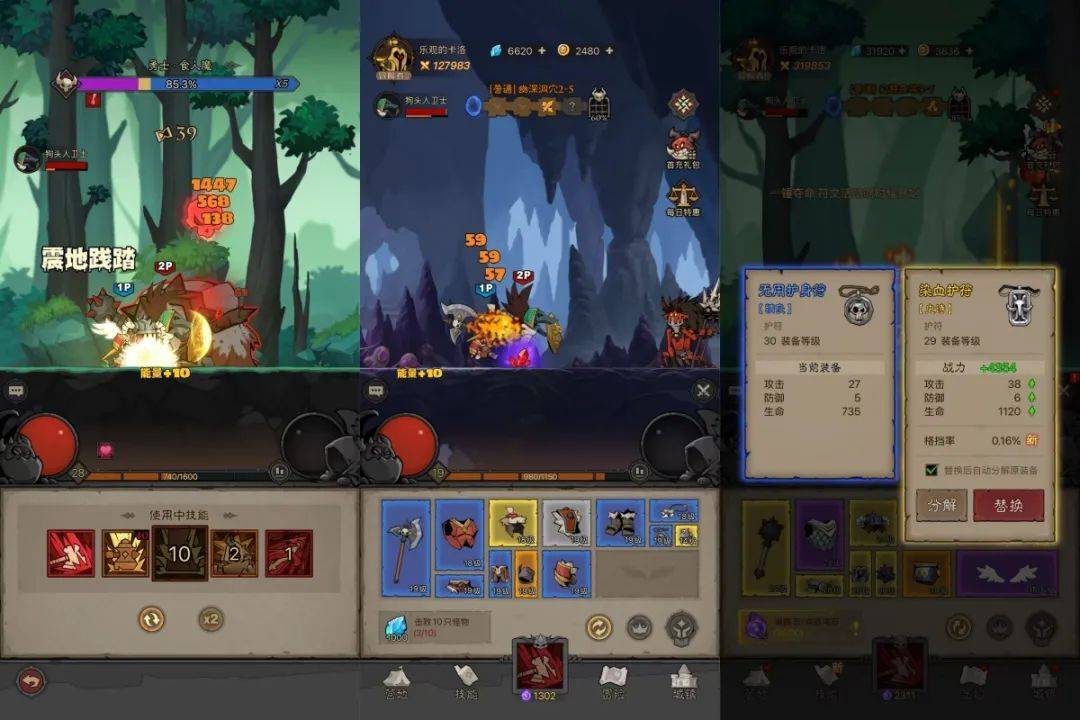Add more blue diamonds with the plus
The image size is (1080, 720).
542,50
